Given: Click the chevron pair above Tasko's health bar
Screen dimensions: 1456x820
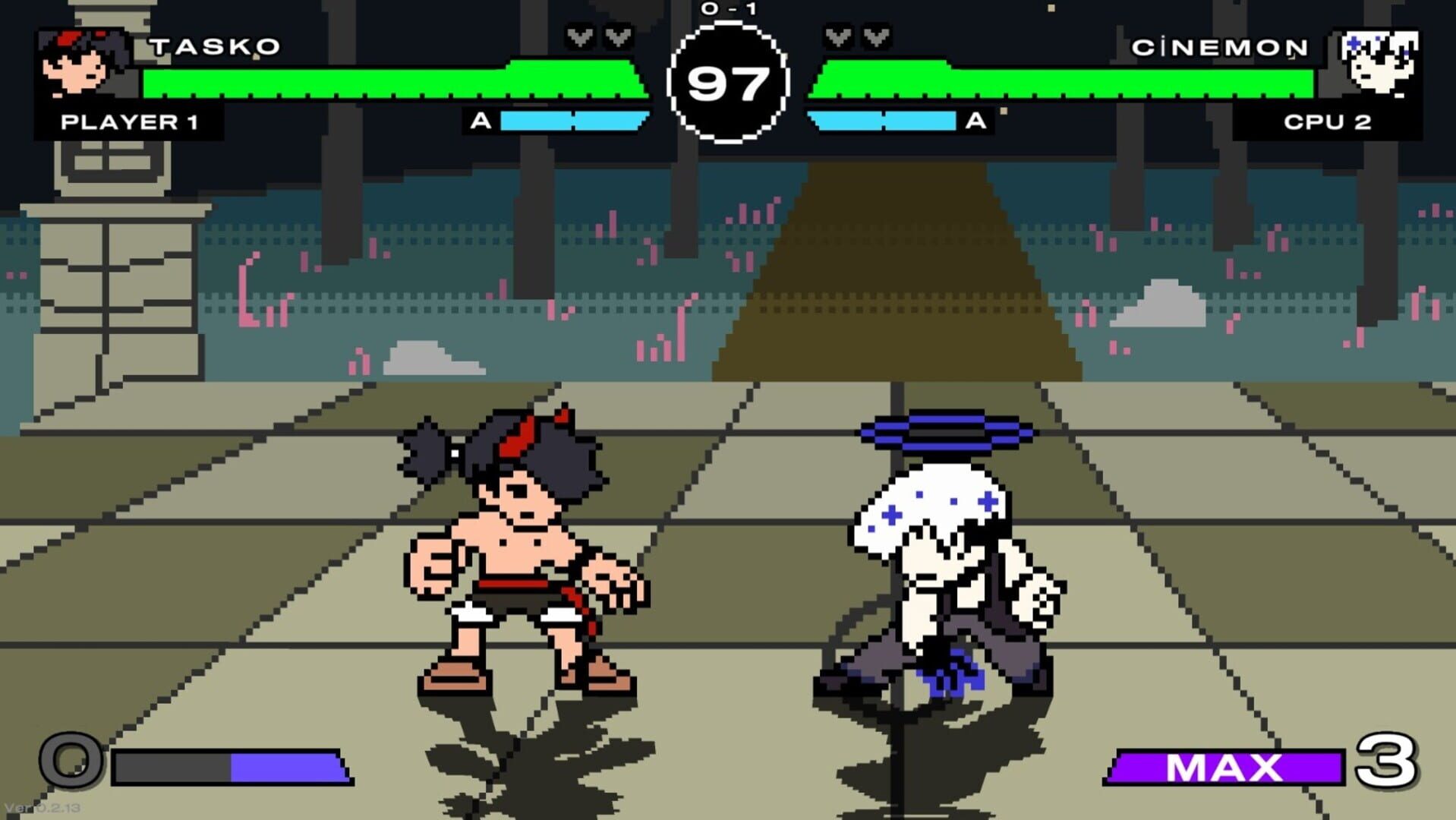Looking at the screenshot, I should 599,36.
